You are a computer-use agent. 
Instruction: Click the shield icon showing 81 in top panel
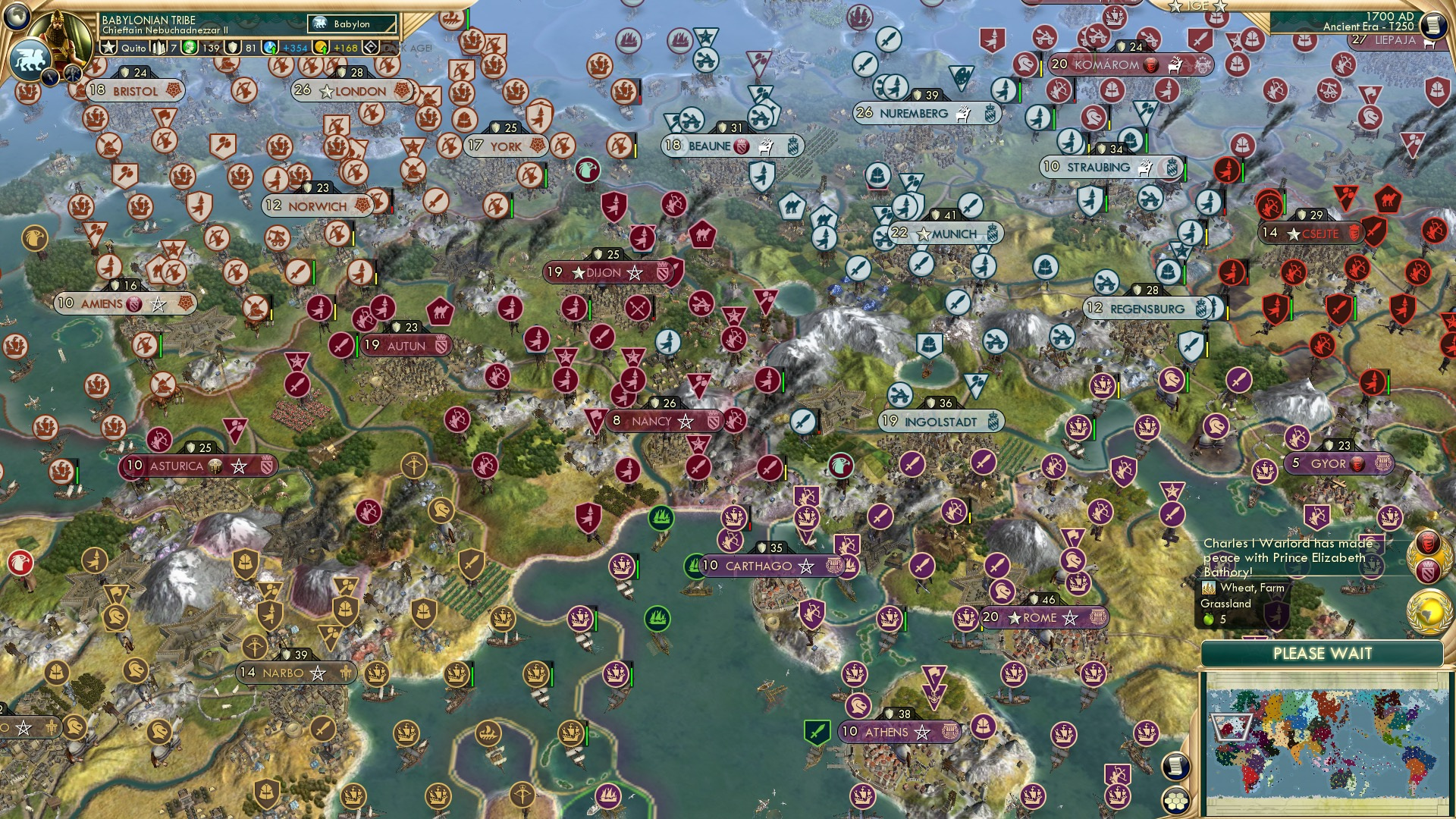pyautogui.click(x=232, y=47)
